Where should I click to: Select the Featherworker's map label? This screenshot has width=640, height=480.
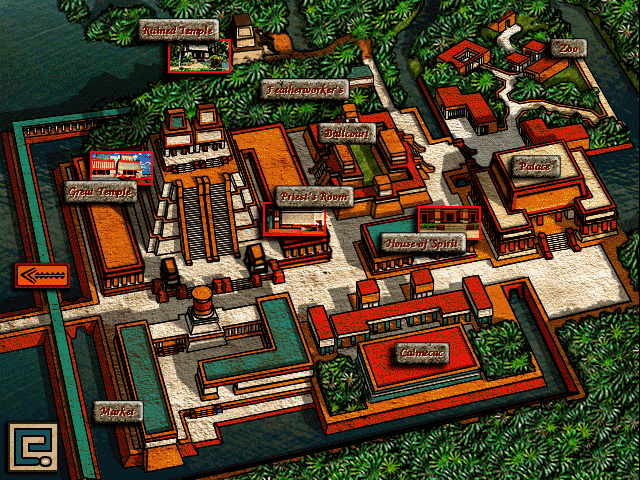[x=305, y=89]
